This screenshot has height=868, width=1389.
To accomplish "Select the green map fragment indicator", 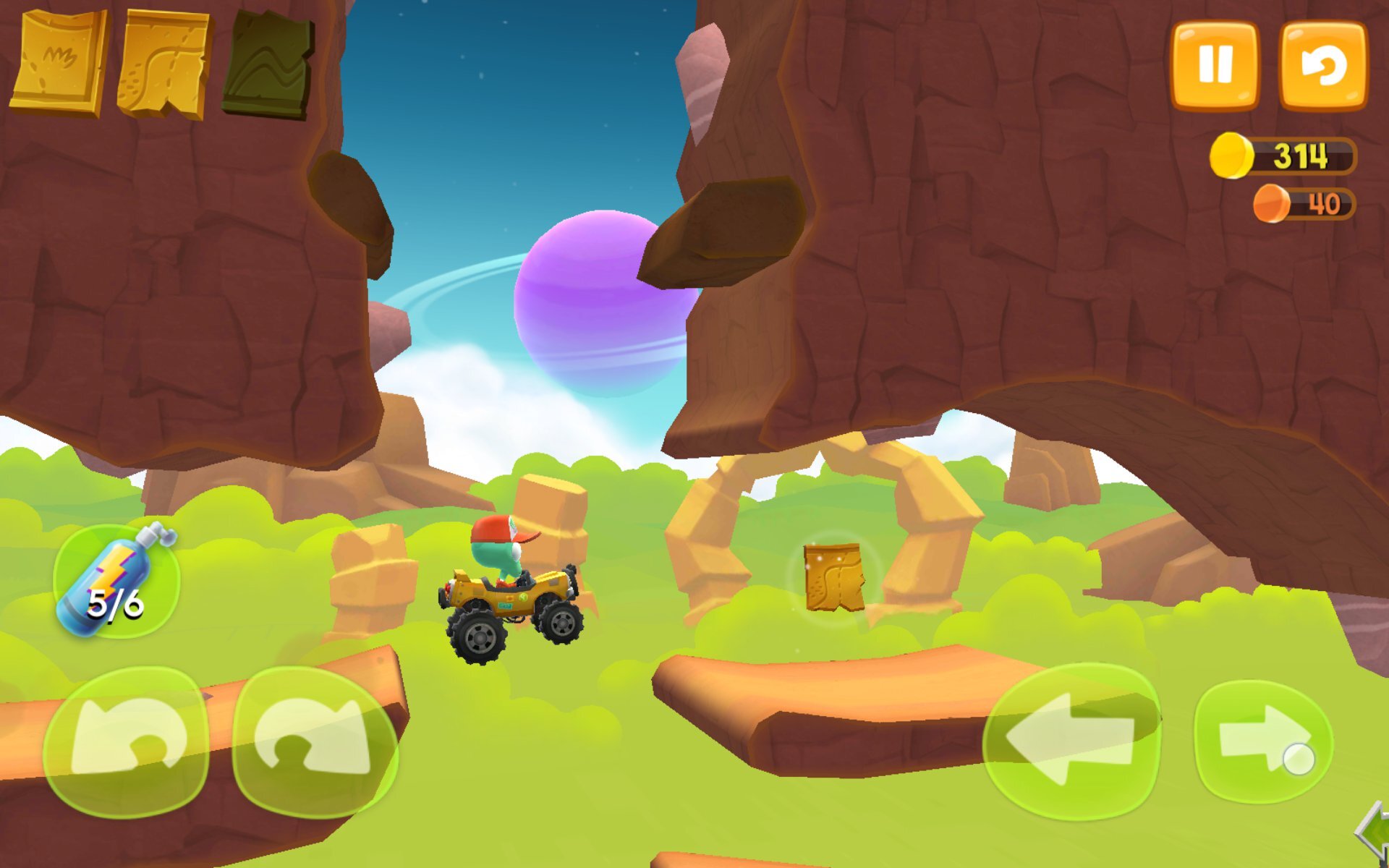I will (268, 61).
